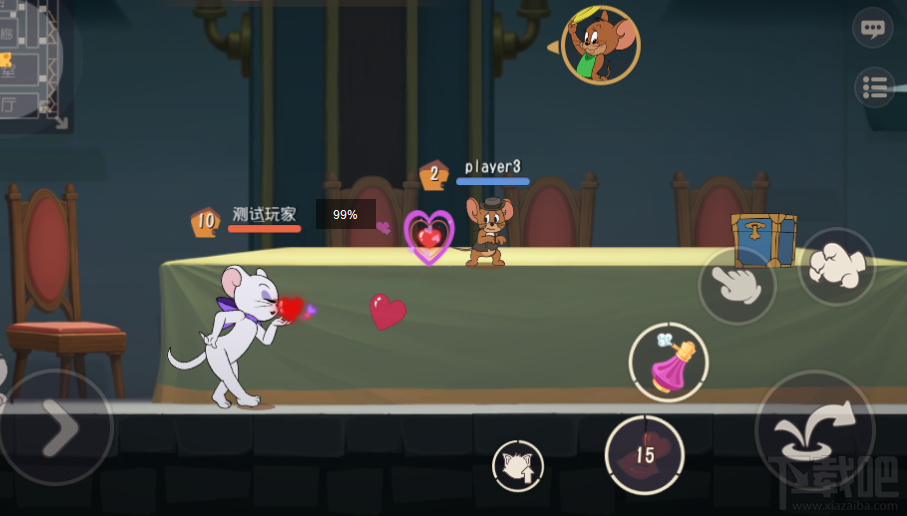Tap the move right arrow button
Viewport: 907px width, 516px height.
(x=55, y=428)
